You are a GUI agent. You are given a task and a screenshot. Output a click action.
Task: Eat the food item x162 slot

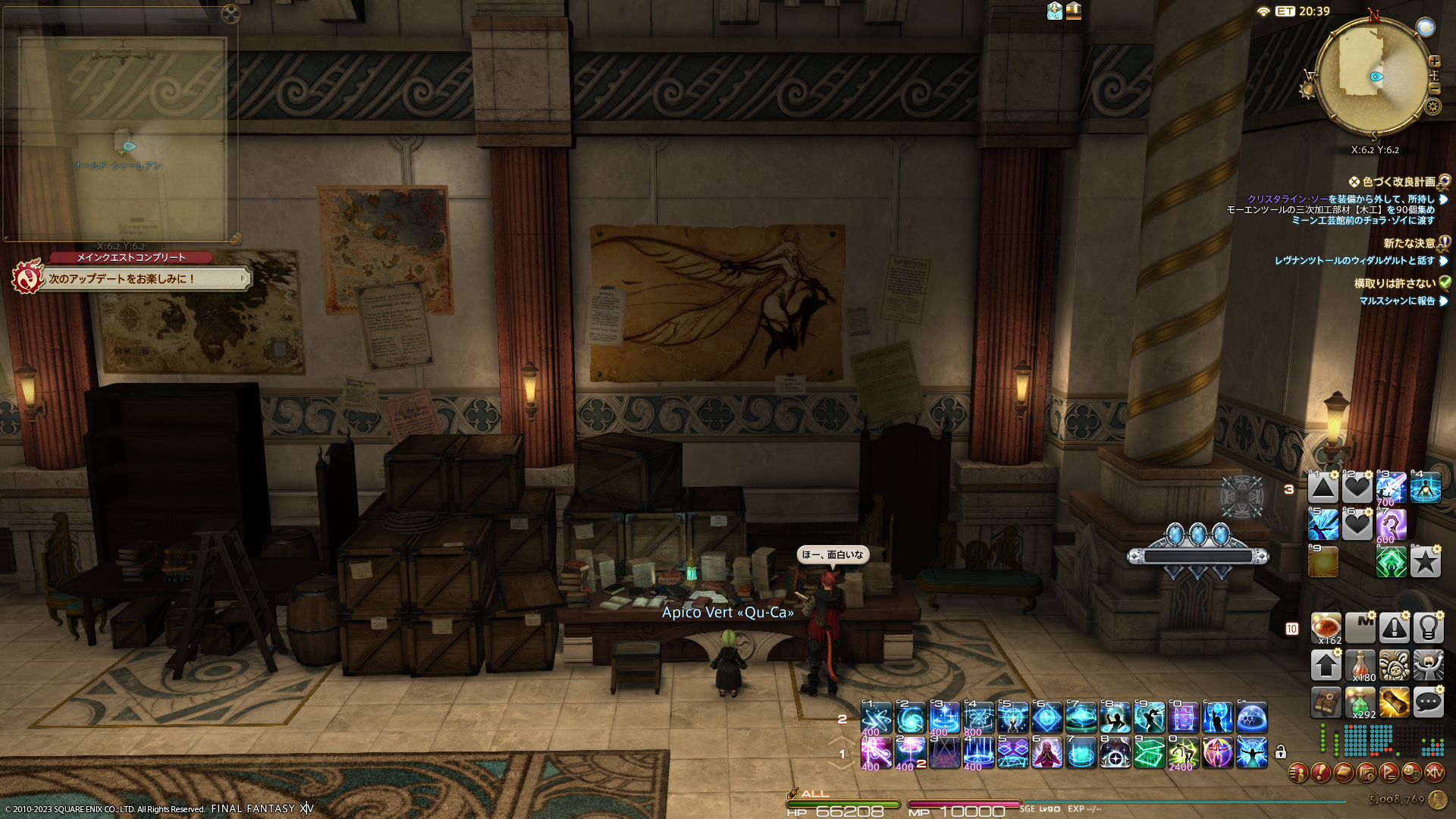1326,629
